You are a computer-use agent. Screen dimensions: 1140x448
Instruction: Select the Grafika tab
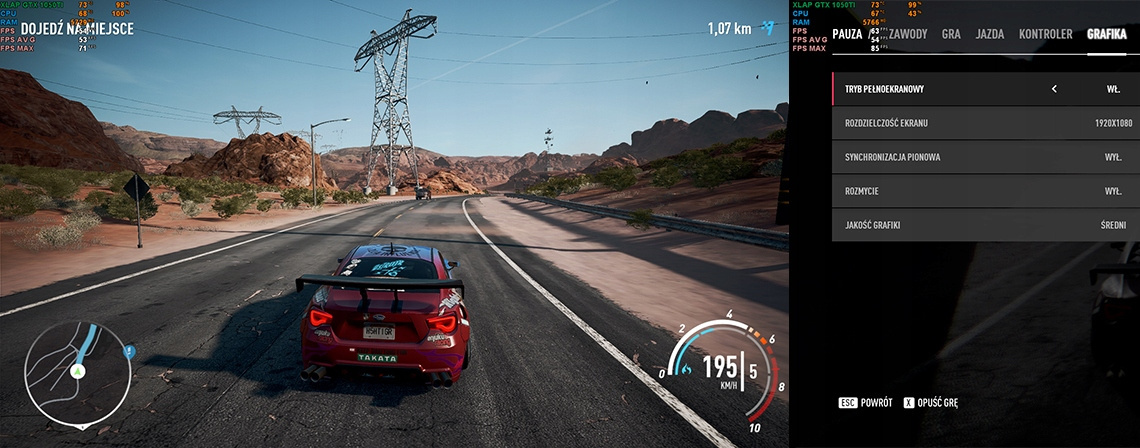pyautogui.click(x=1107, y=34)
